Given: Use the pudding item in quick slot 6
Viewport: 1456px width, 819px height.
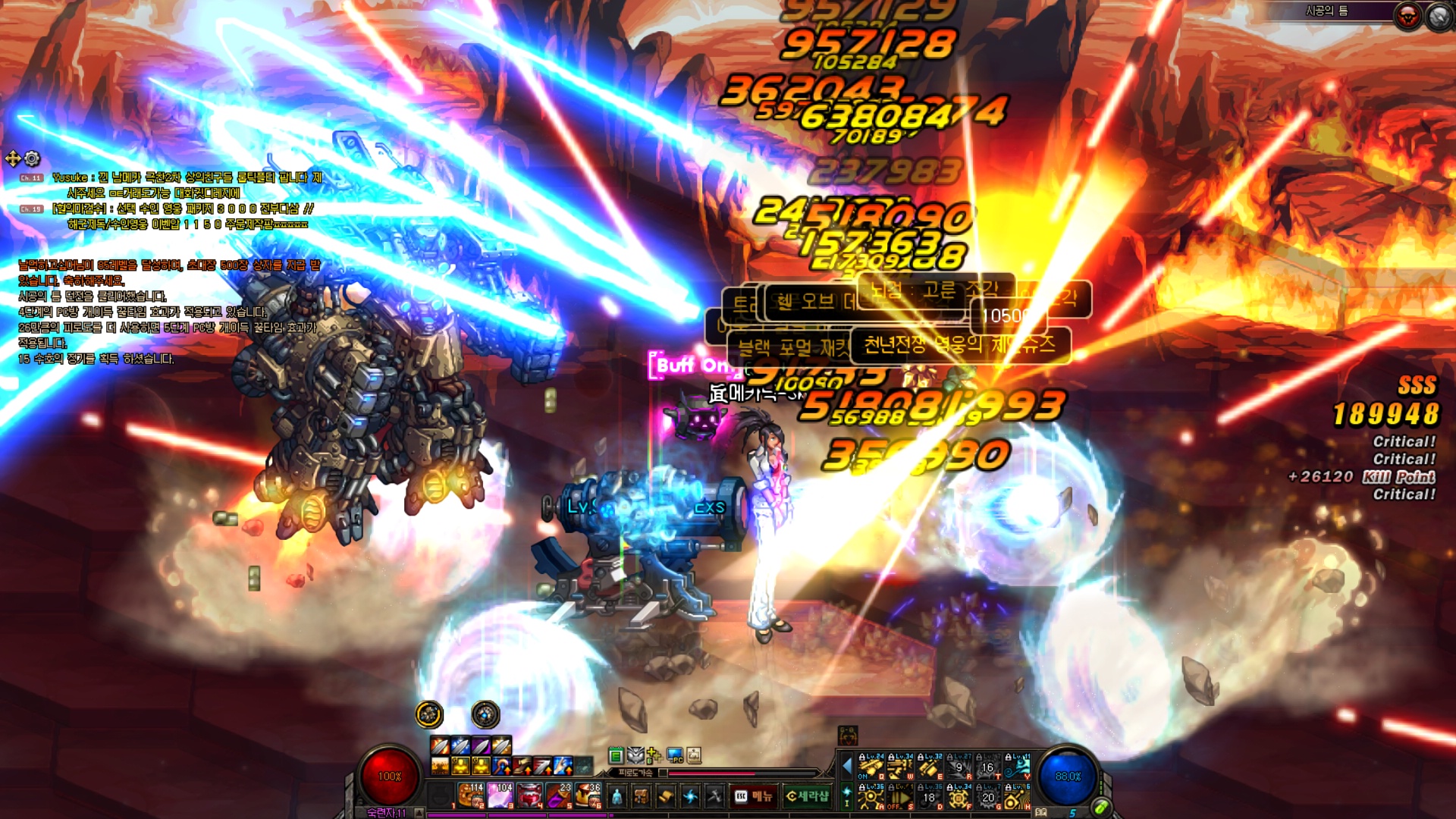Looking at the screenshot, I should point(588,795).
